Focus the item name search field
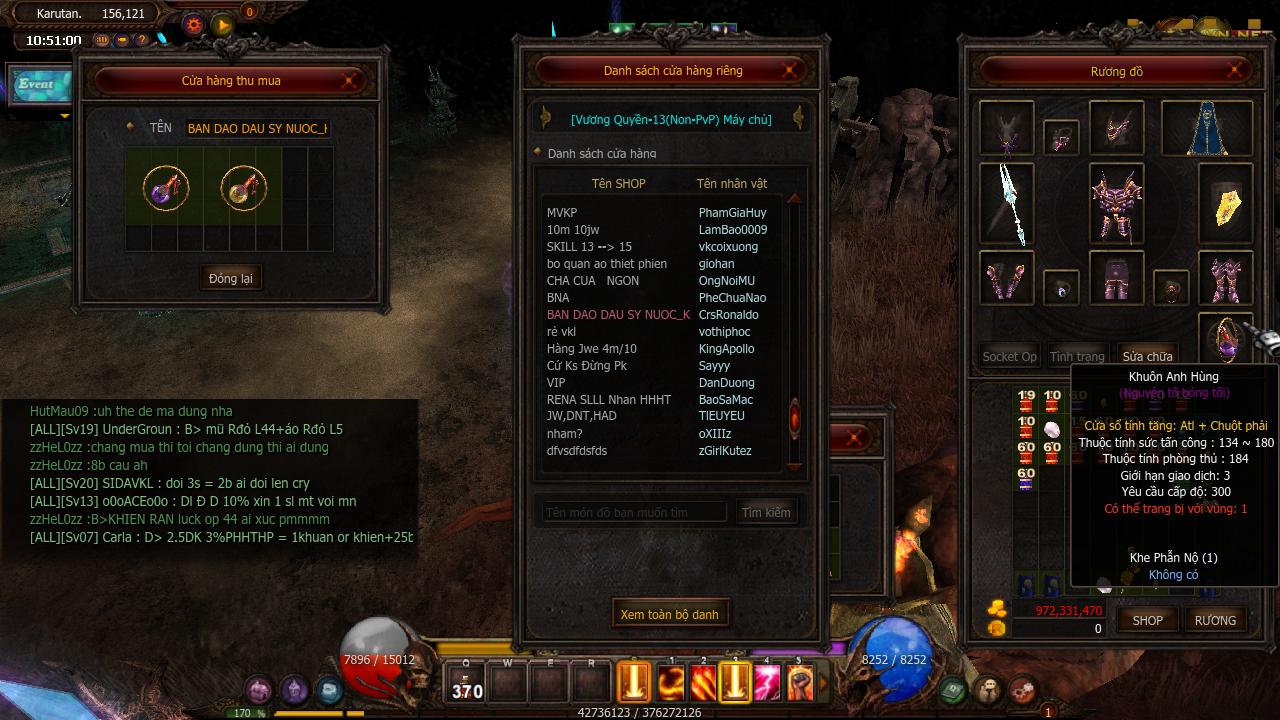This screenshot has height=720, width=1280. [634, 513]
